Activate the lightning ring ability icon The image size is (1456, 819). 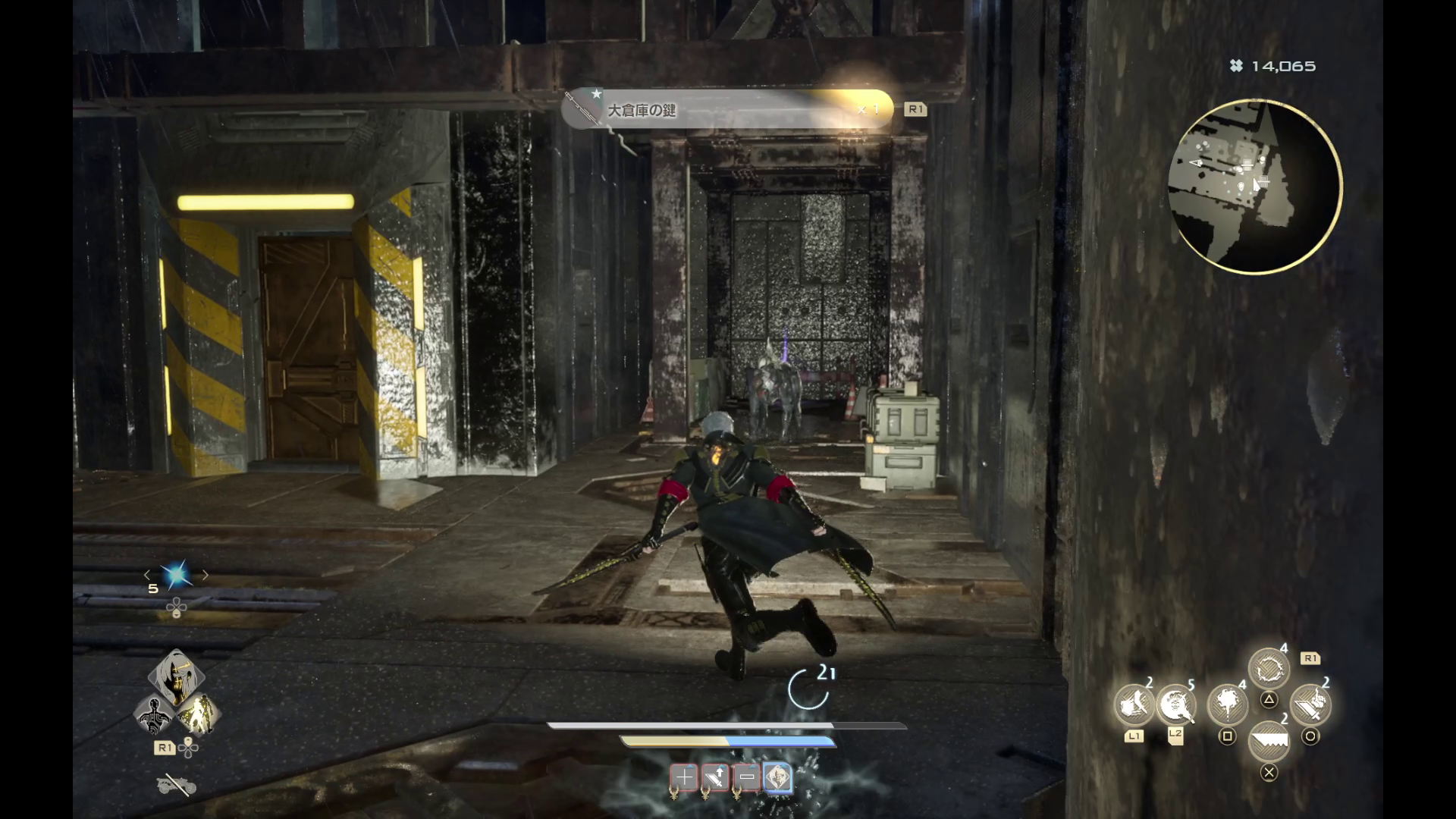tap(1268, 670)
